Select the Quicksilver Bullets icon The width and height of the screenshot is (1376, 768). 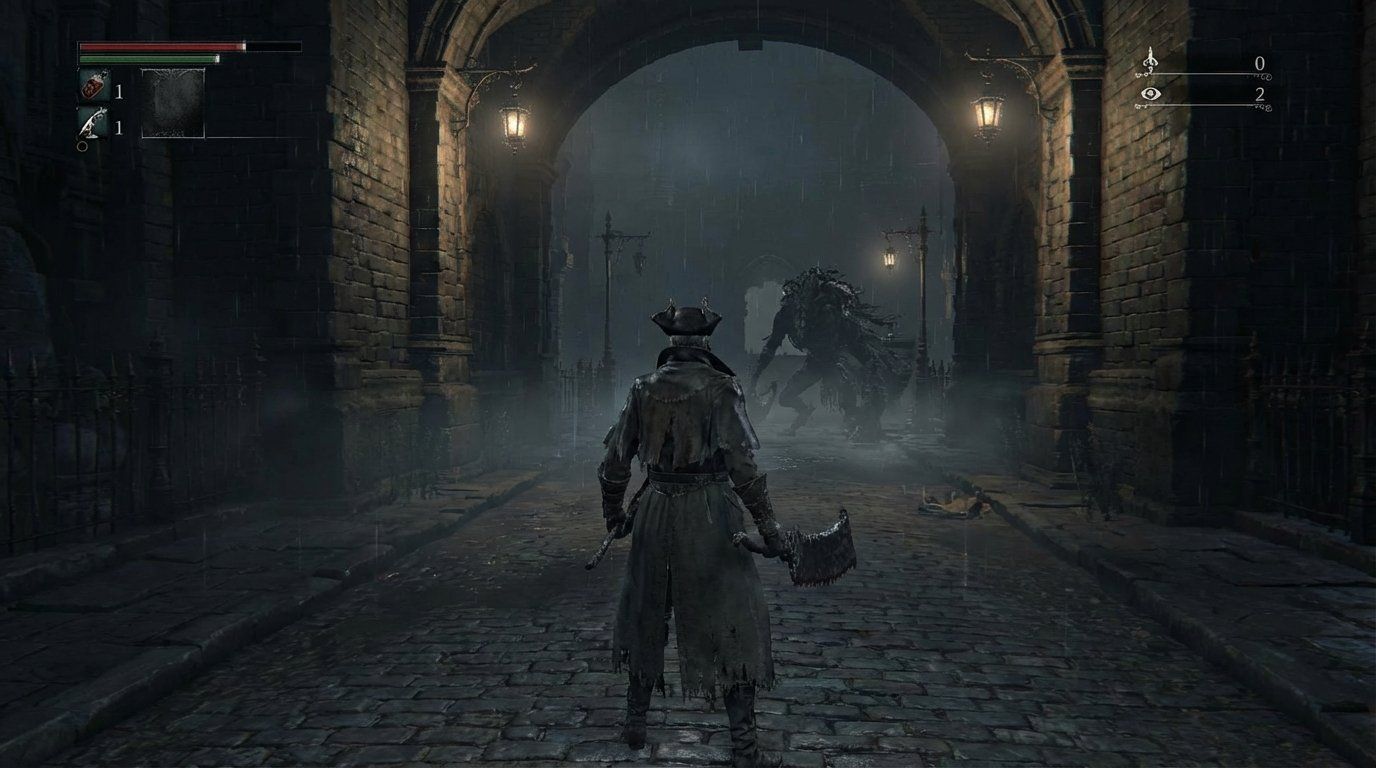[x=92, y=122]
